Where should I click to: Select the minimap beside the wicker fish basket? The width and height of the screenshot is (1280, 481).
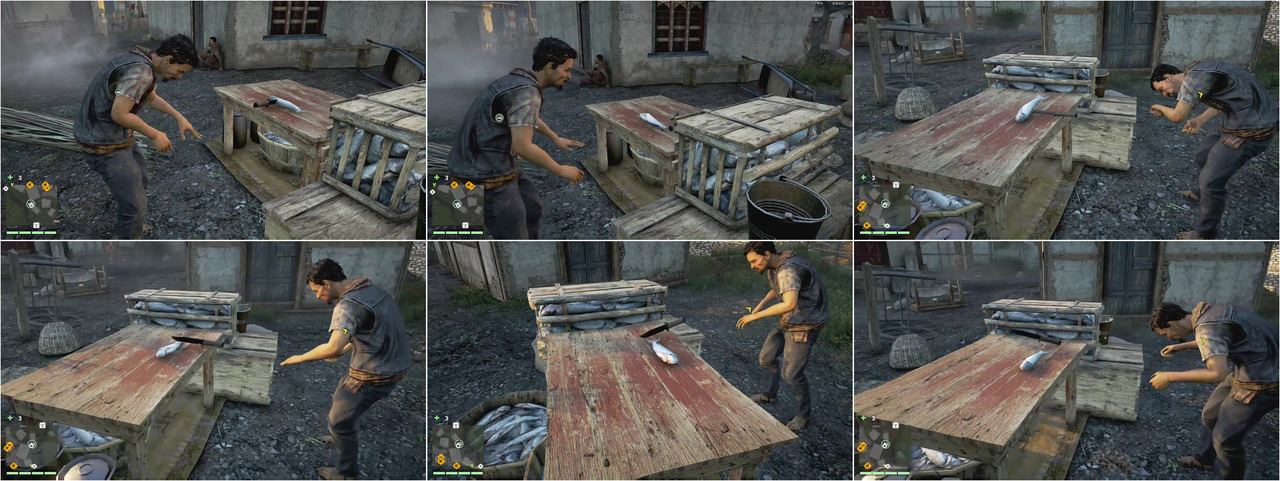[x=458, y=444]
